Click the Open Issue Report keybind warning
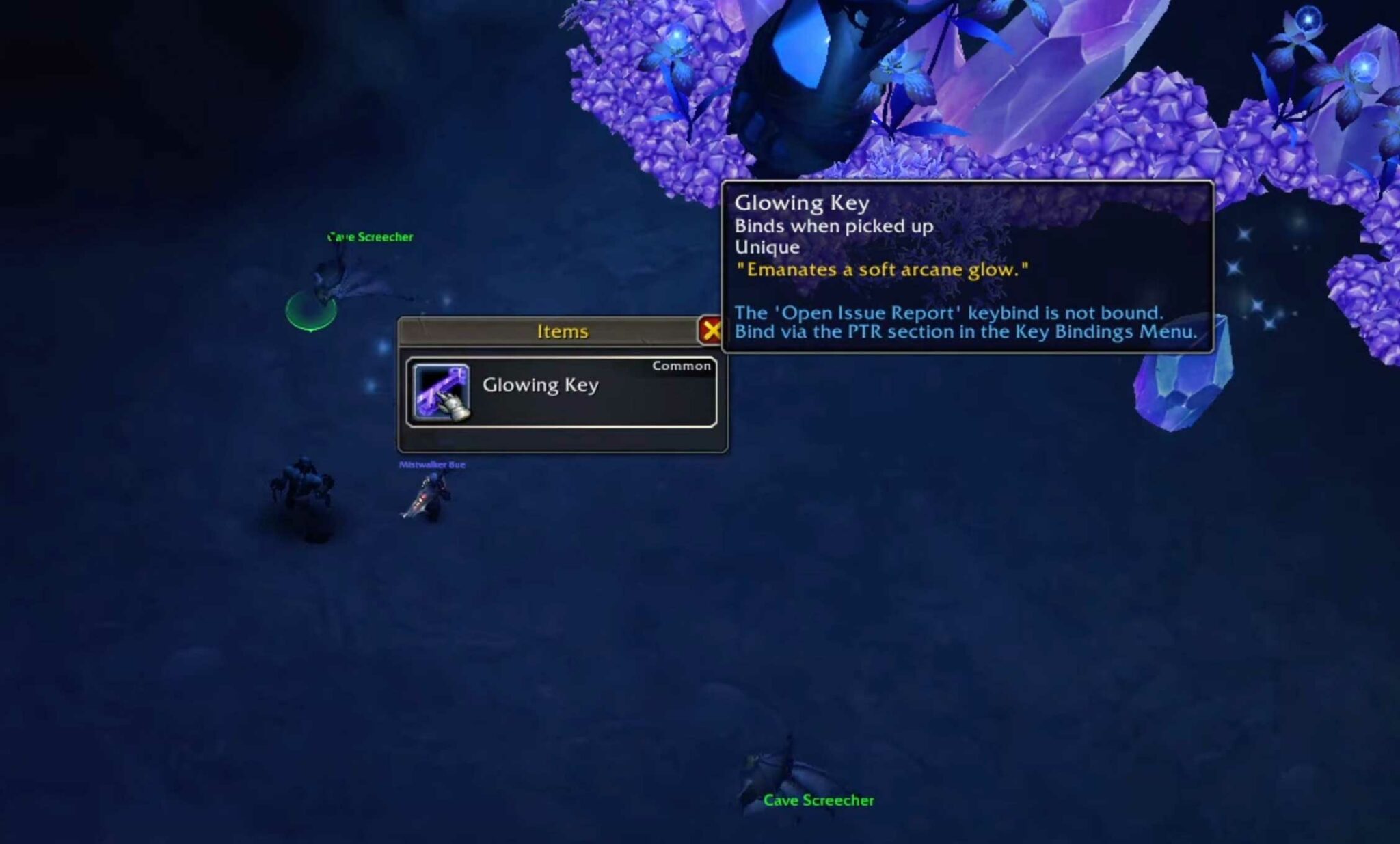The width and height of the screenshot is (1400, 844). tap(947, 313)
